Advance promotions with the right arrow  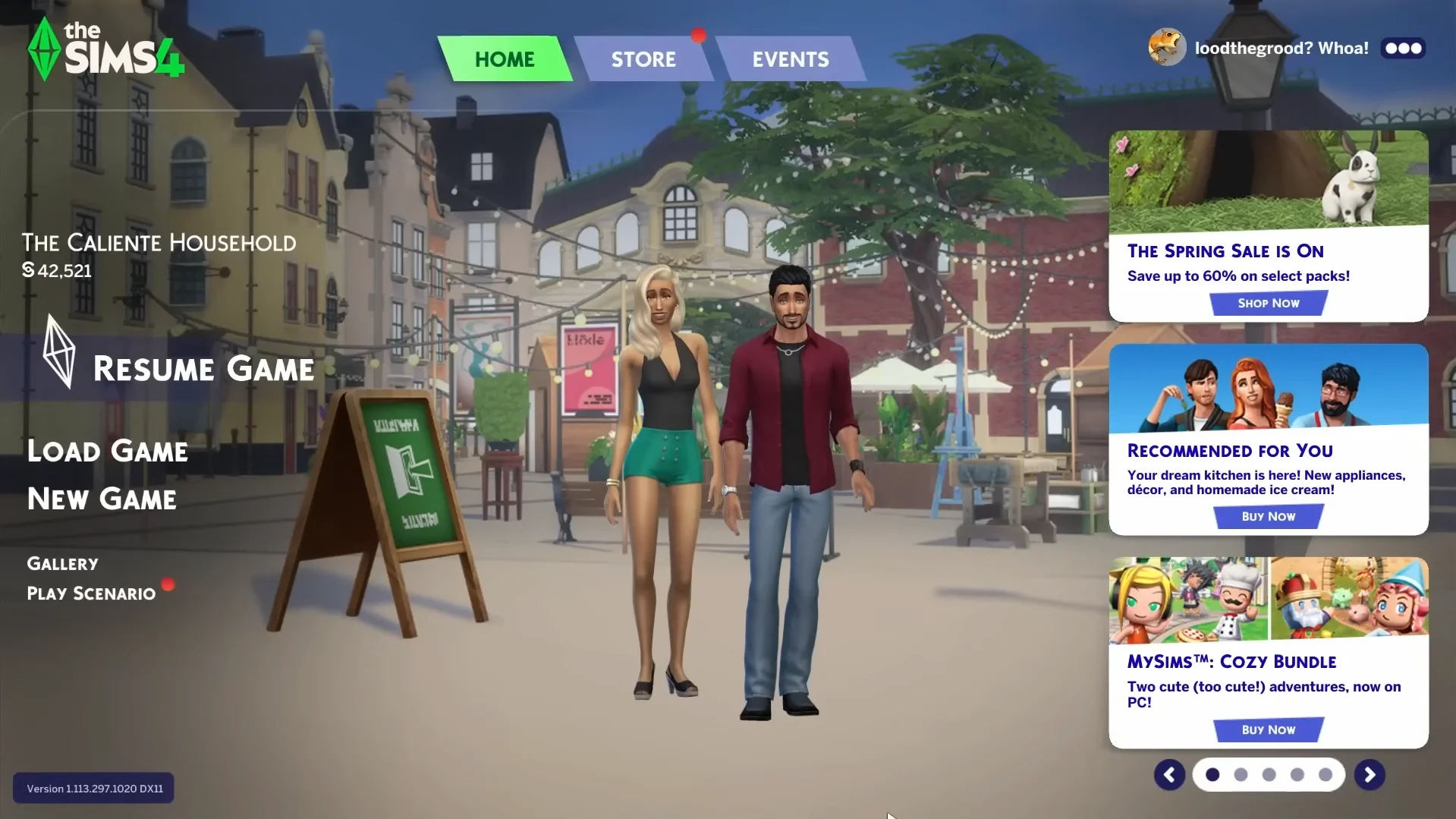tap(1370, 774)
